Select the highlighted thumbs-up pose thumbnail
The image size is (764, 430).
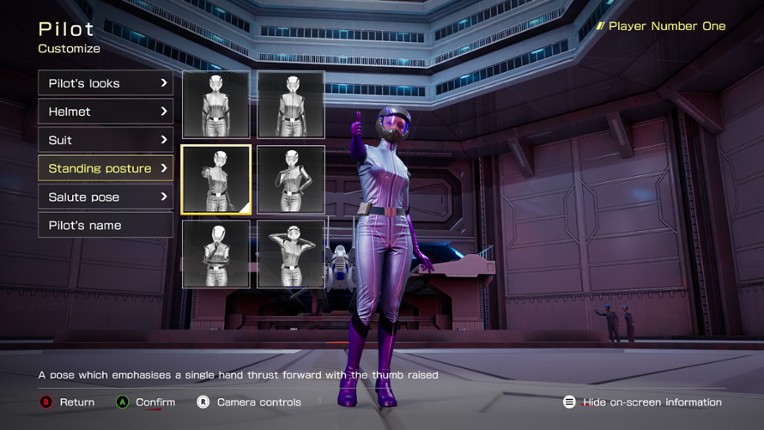click(216, 179)
